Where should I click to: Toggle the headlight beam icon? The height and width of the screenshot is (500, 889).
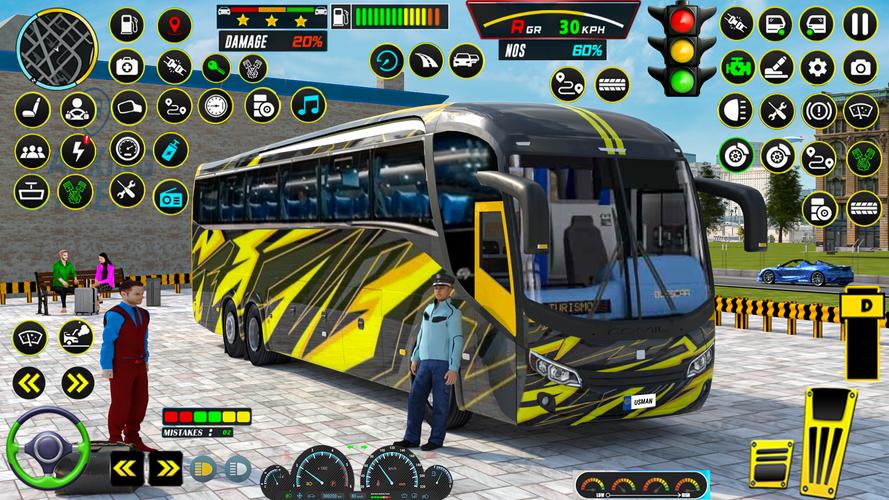click(736, 110)
